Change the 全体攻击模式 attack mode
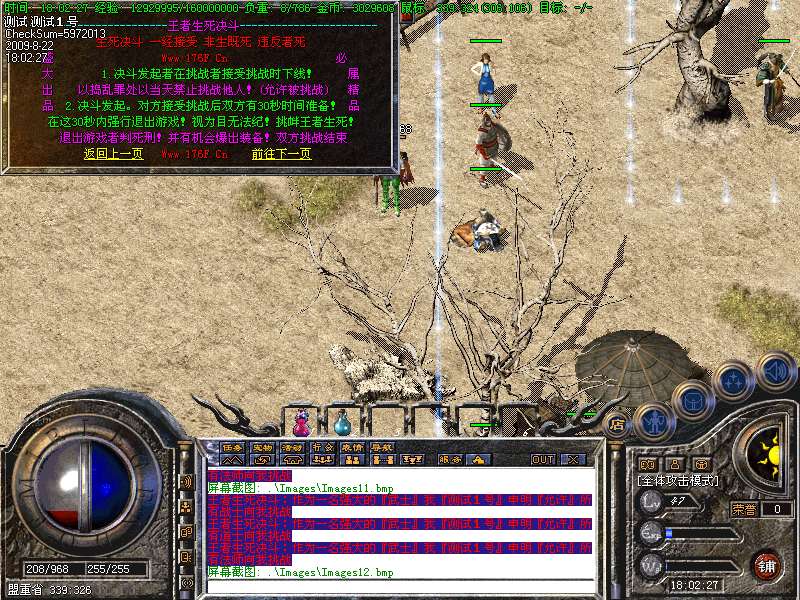The image size is (800, 600). pyautogui.click(x=678, y=481)
